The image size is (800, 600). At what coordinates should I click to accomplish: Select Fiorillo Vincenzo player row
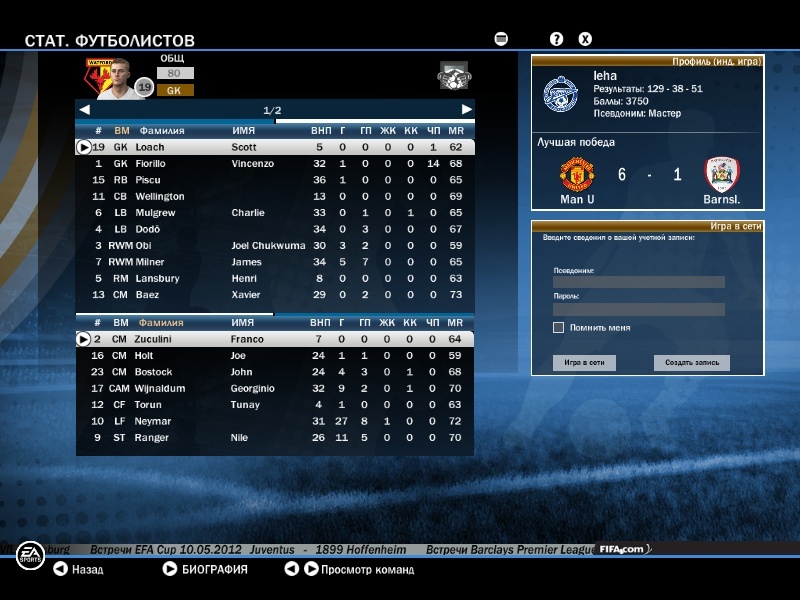[x=275, y=163]
